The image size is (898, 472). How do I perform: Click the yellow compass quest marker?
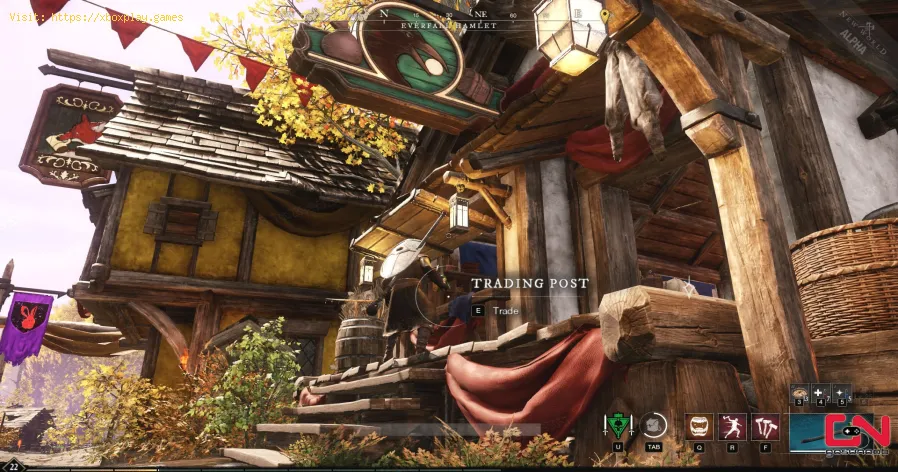tap(604, 16)
